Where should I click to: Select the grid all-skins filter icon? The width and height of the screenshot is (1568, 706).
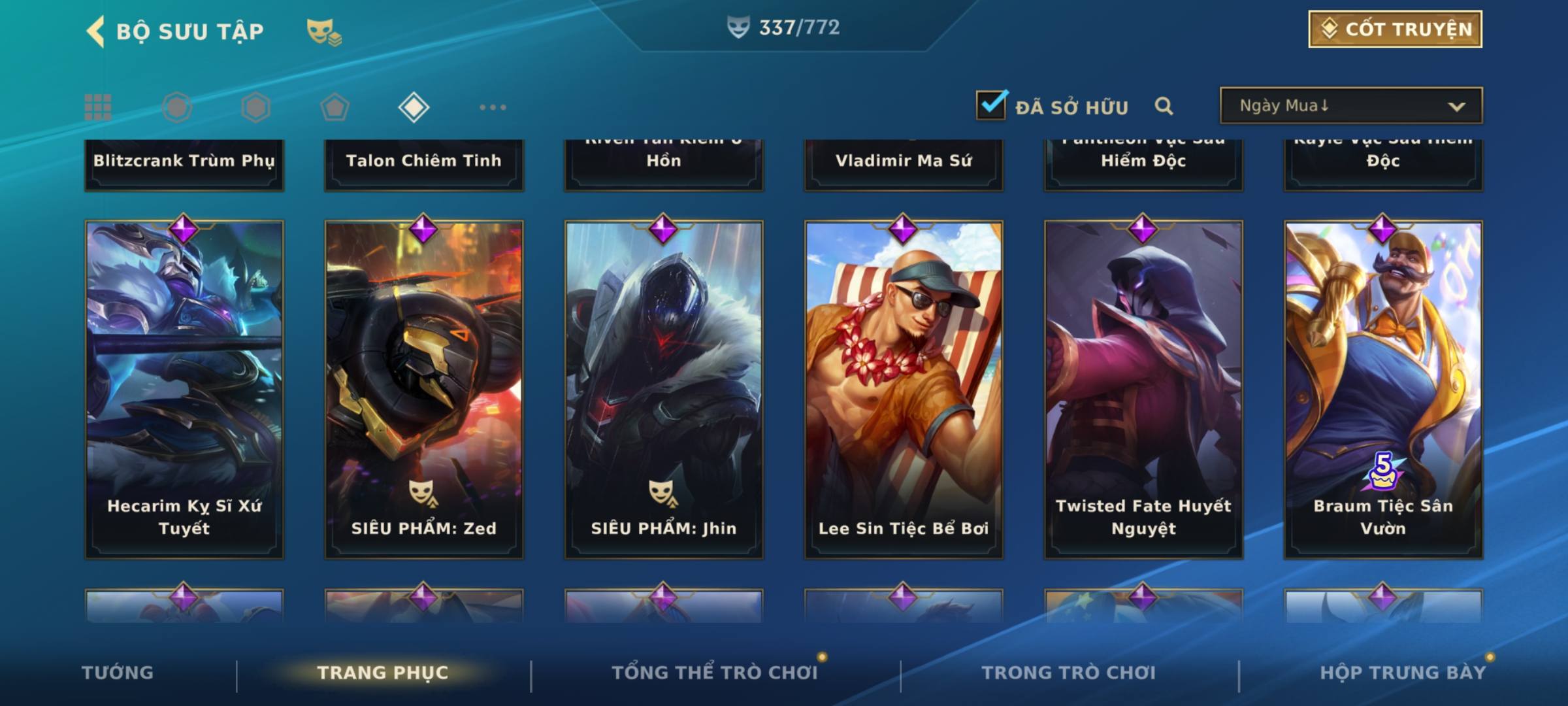[98, 107]
